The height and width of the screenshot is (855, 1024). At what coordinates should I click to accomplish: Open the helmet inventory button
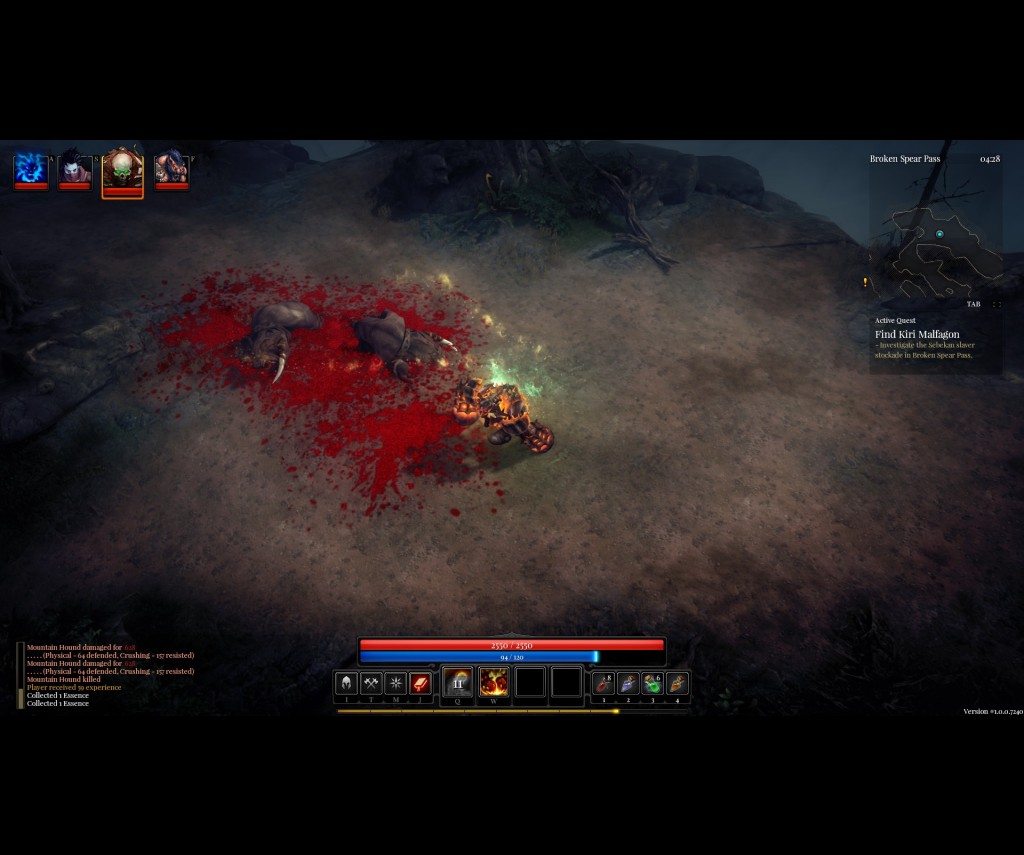tap(347, 684)
